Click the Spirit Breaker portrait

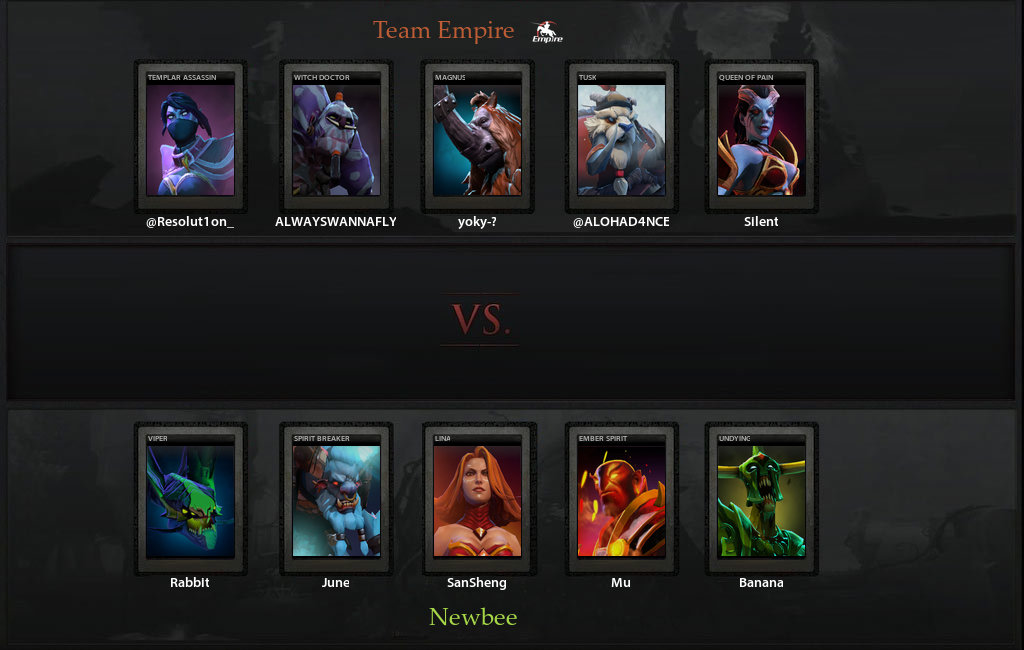pyautogui.click(x=336, y=498)
